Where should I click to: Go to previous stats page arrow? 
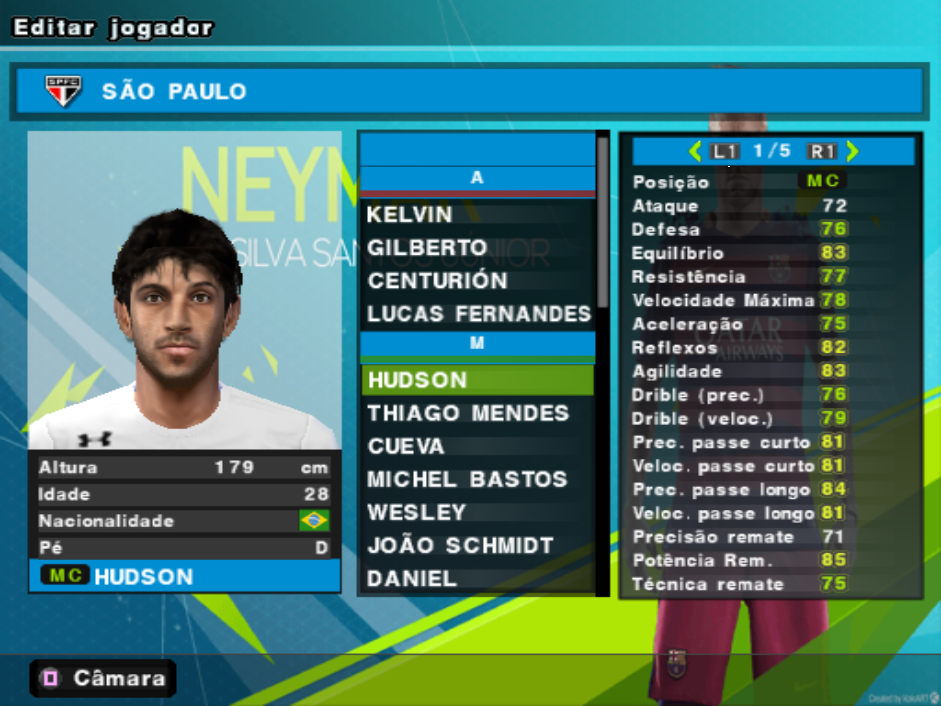tap(695, 152)
